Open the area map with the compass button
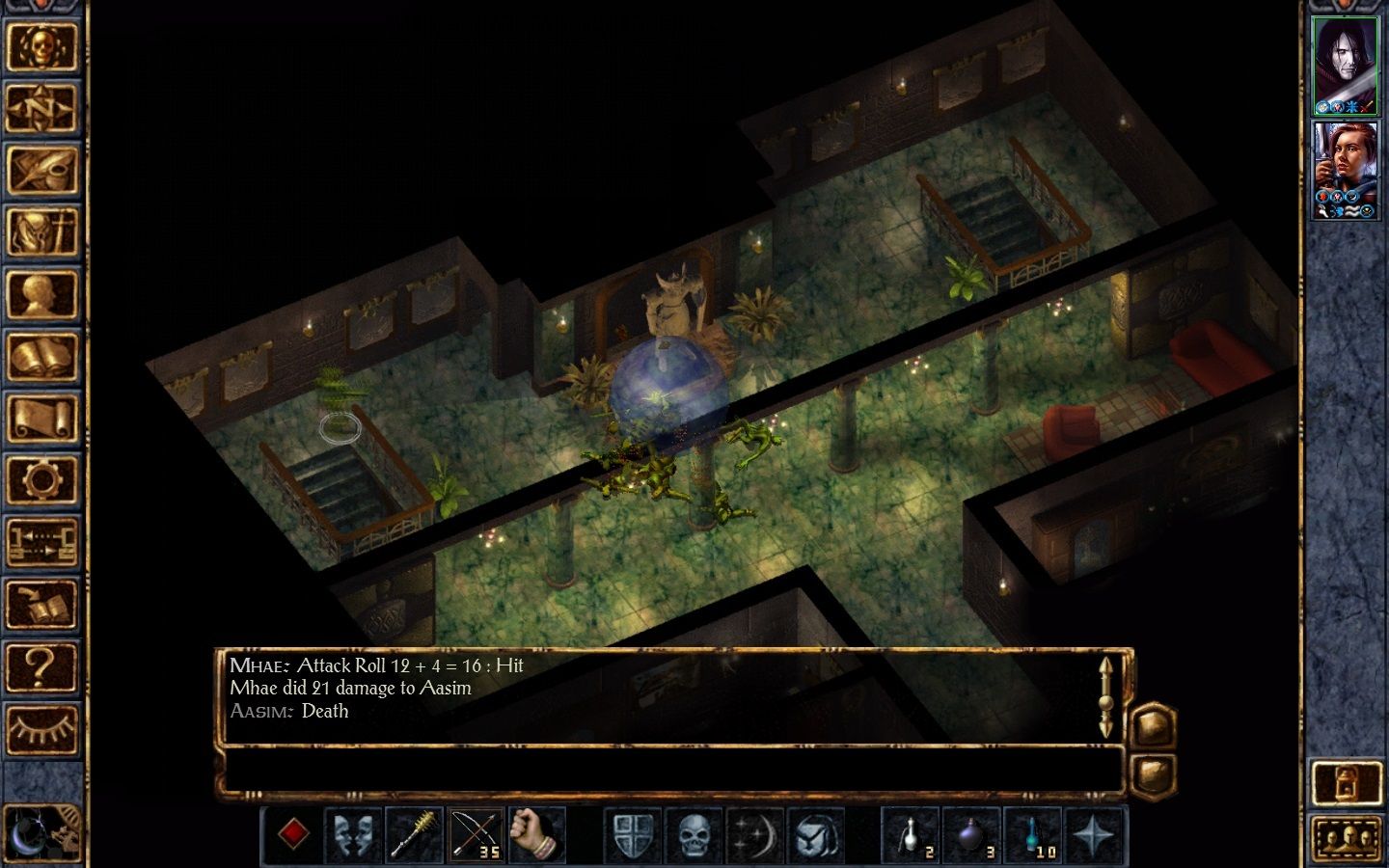Image resolution: width=1389 pixels, height=868 pixels. click(x=41, y=107)
